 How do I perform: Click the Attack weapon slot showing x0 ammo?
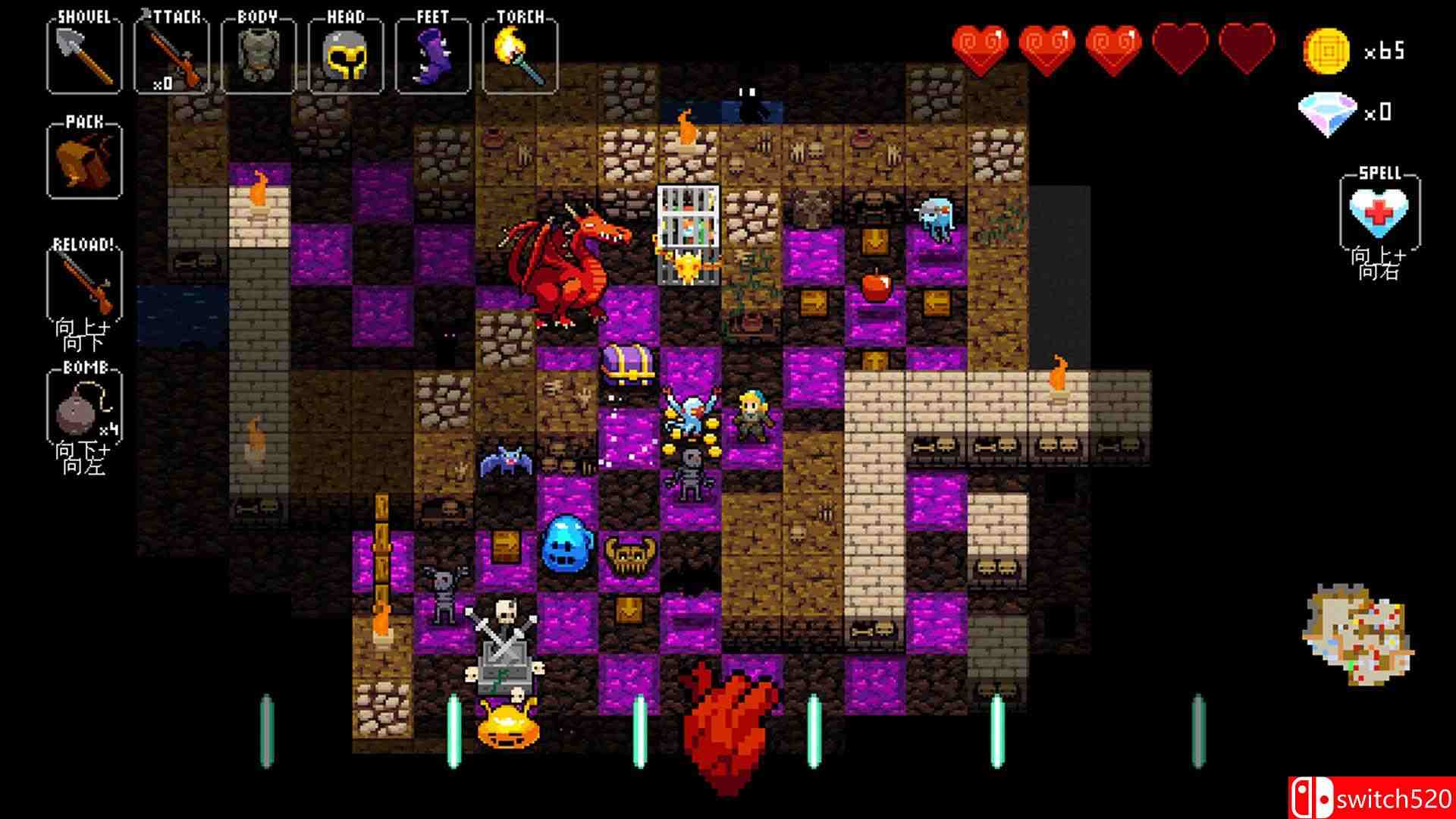(173, 53)
